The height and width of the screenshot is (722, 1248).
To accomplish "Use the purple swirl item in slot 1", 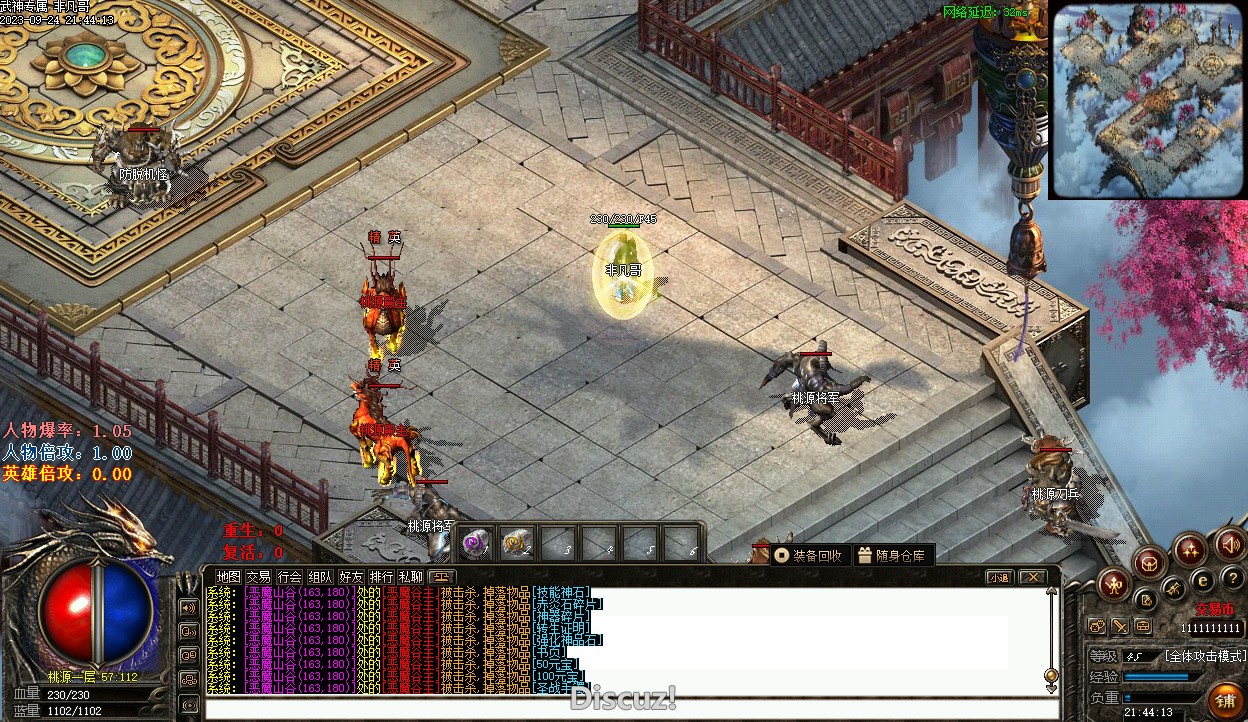I will [476, 543].
